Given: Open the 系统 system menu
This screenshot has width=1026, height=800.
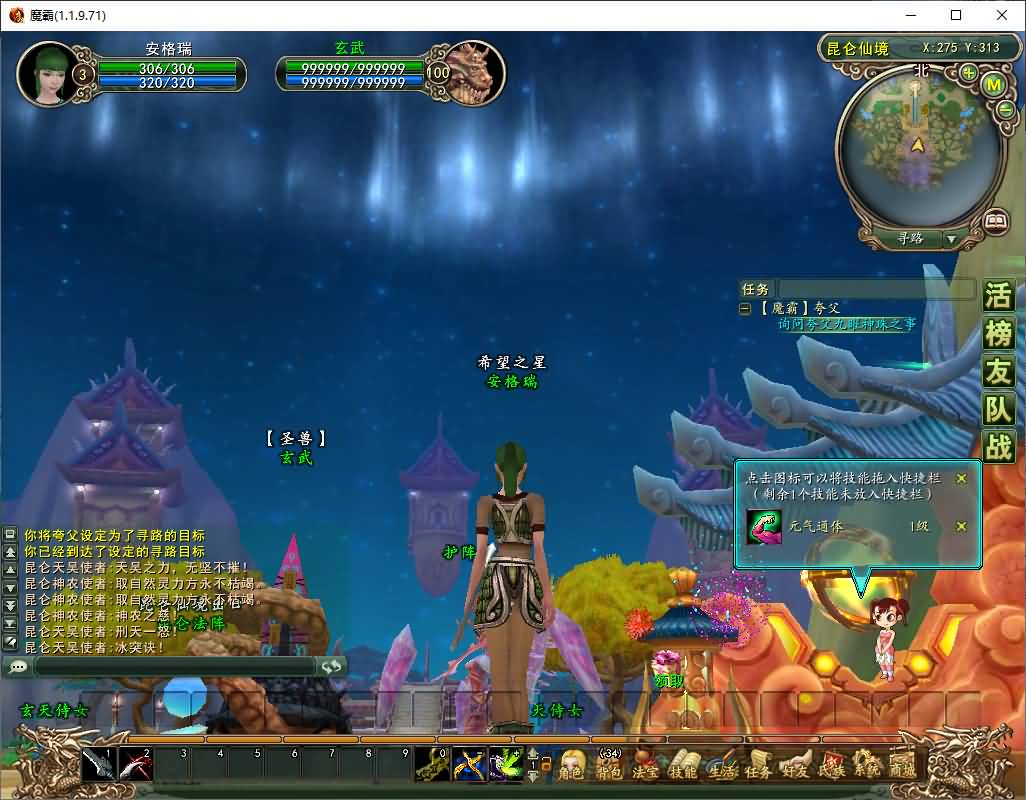Looking at the screenshot, I should tap(866, 766).
